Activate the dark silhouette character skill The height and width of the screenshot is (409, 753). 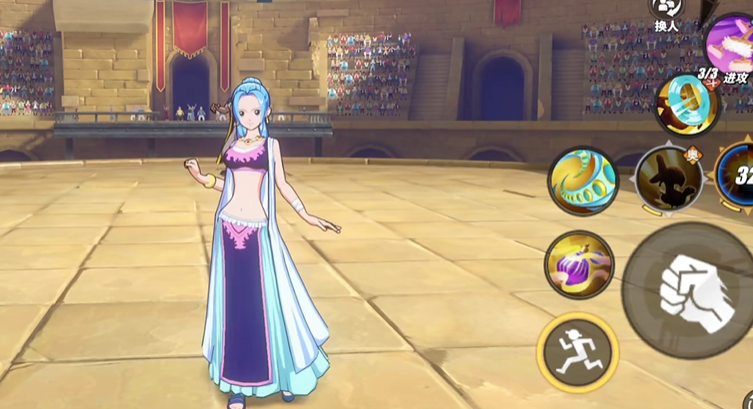(x=669, y=180)
